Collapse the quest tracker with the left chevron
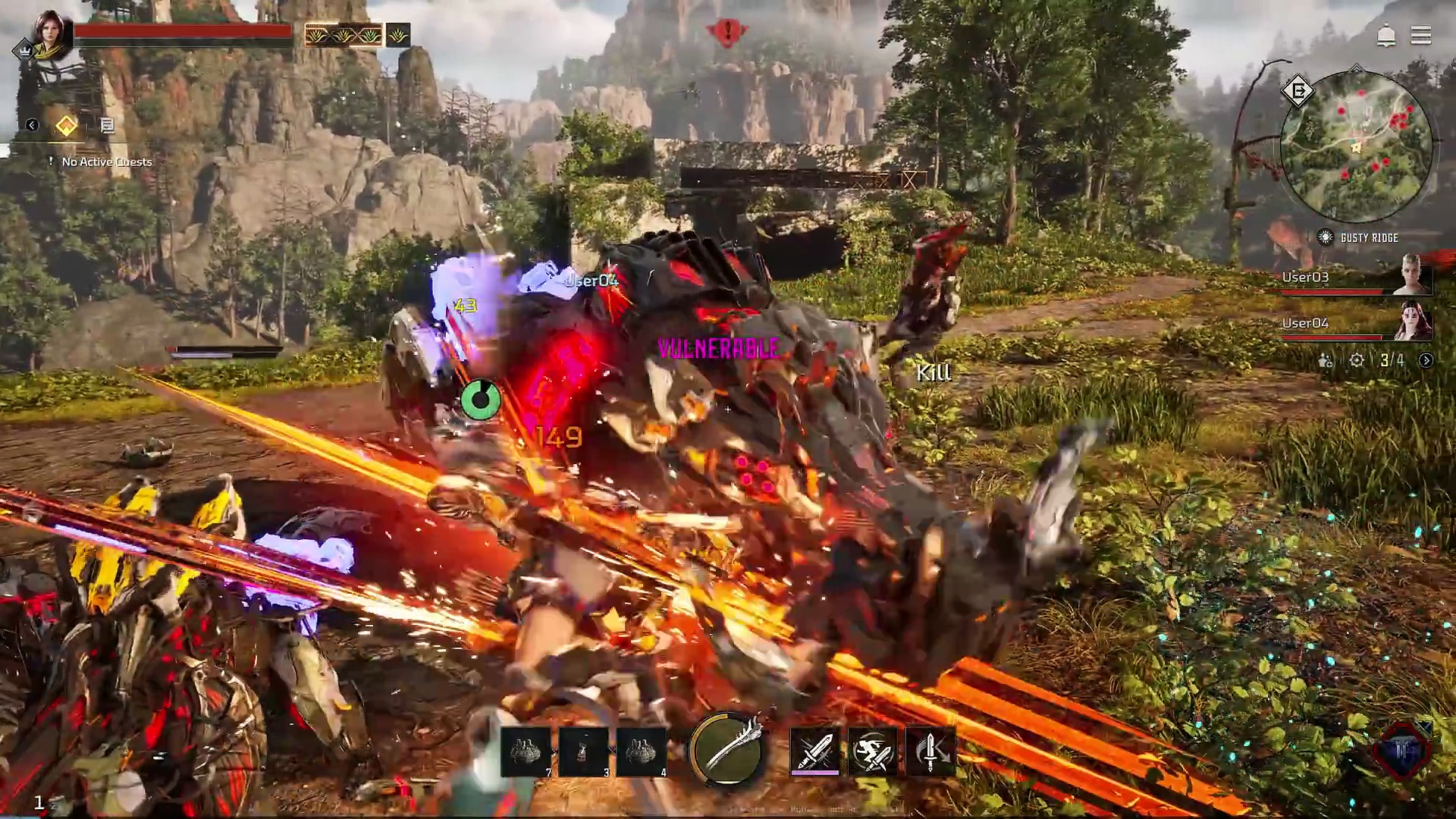Image resolution: width=1456 pixels, height=819 pixels. coord(31,125)
